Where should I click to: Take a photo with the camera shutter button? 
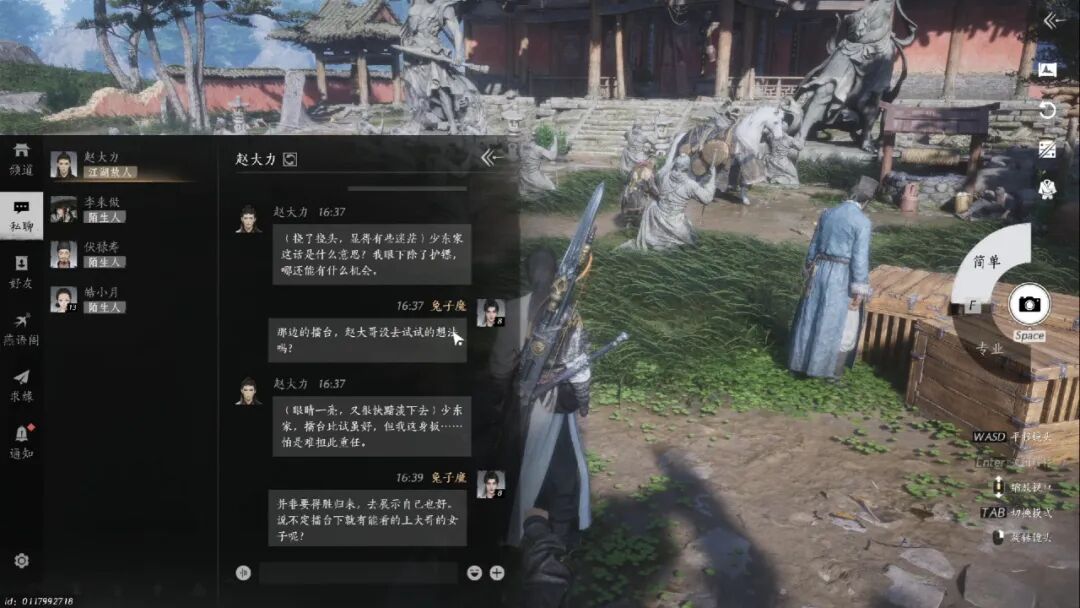tap(1028, 304)
